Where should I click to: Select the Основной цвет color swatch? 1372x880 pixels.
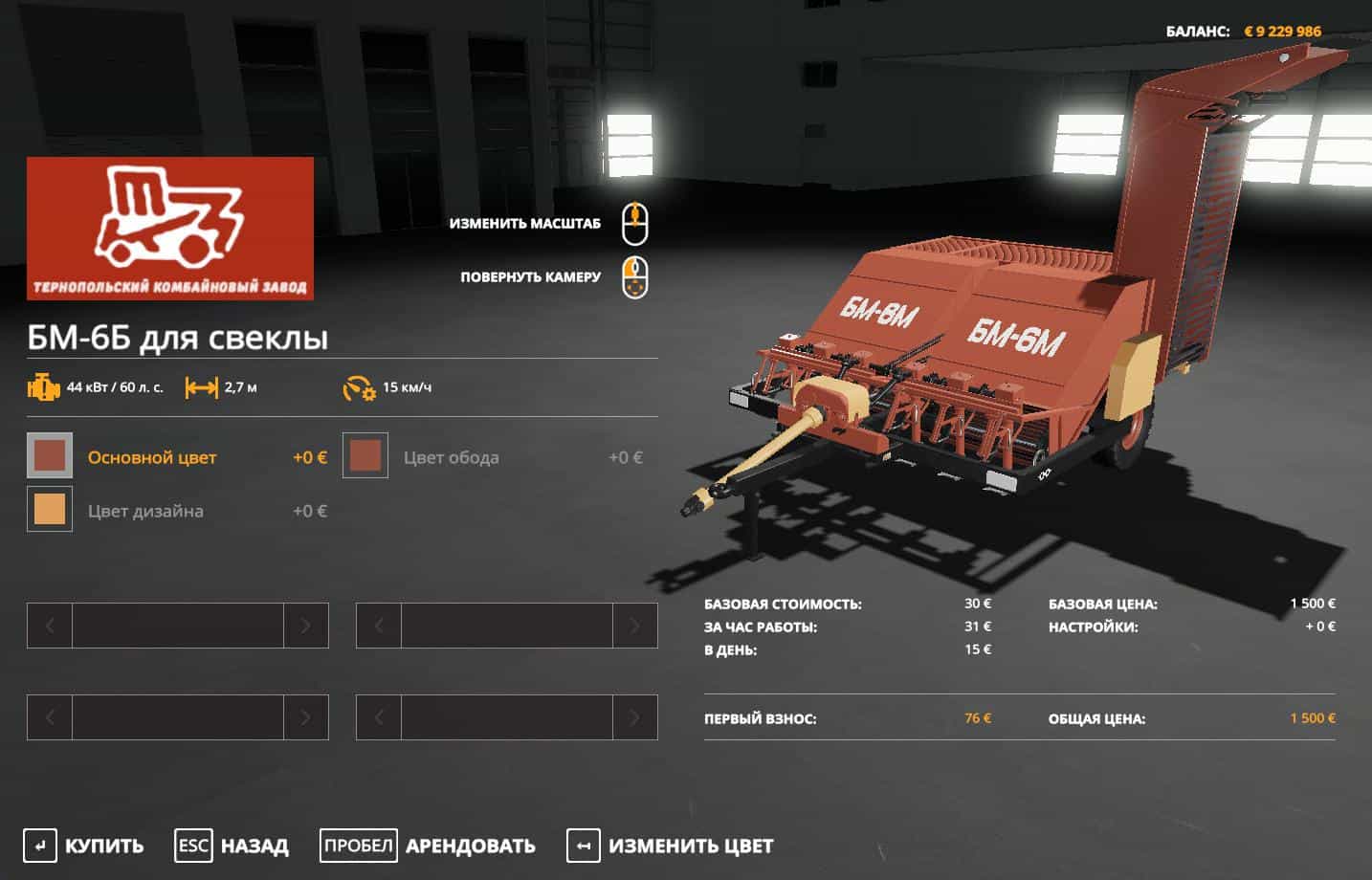50,456
